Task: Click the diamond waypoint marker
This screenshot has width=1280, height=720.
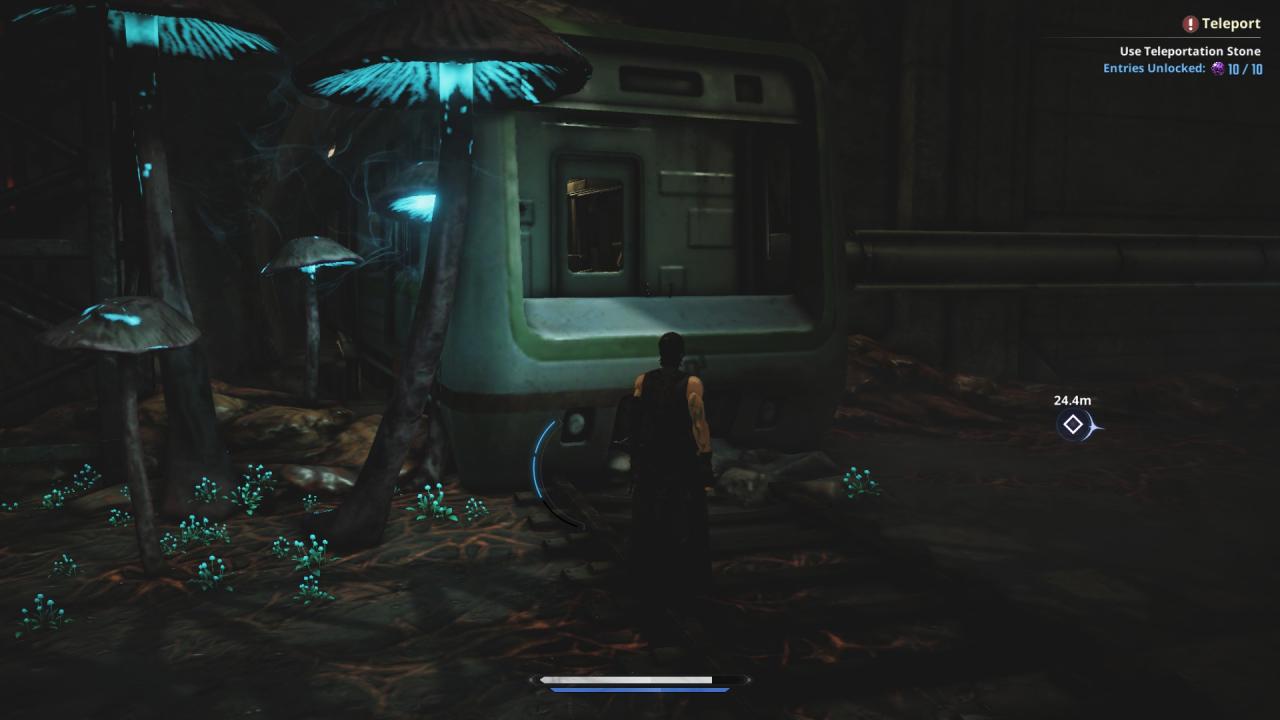Action: 1073,425
